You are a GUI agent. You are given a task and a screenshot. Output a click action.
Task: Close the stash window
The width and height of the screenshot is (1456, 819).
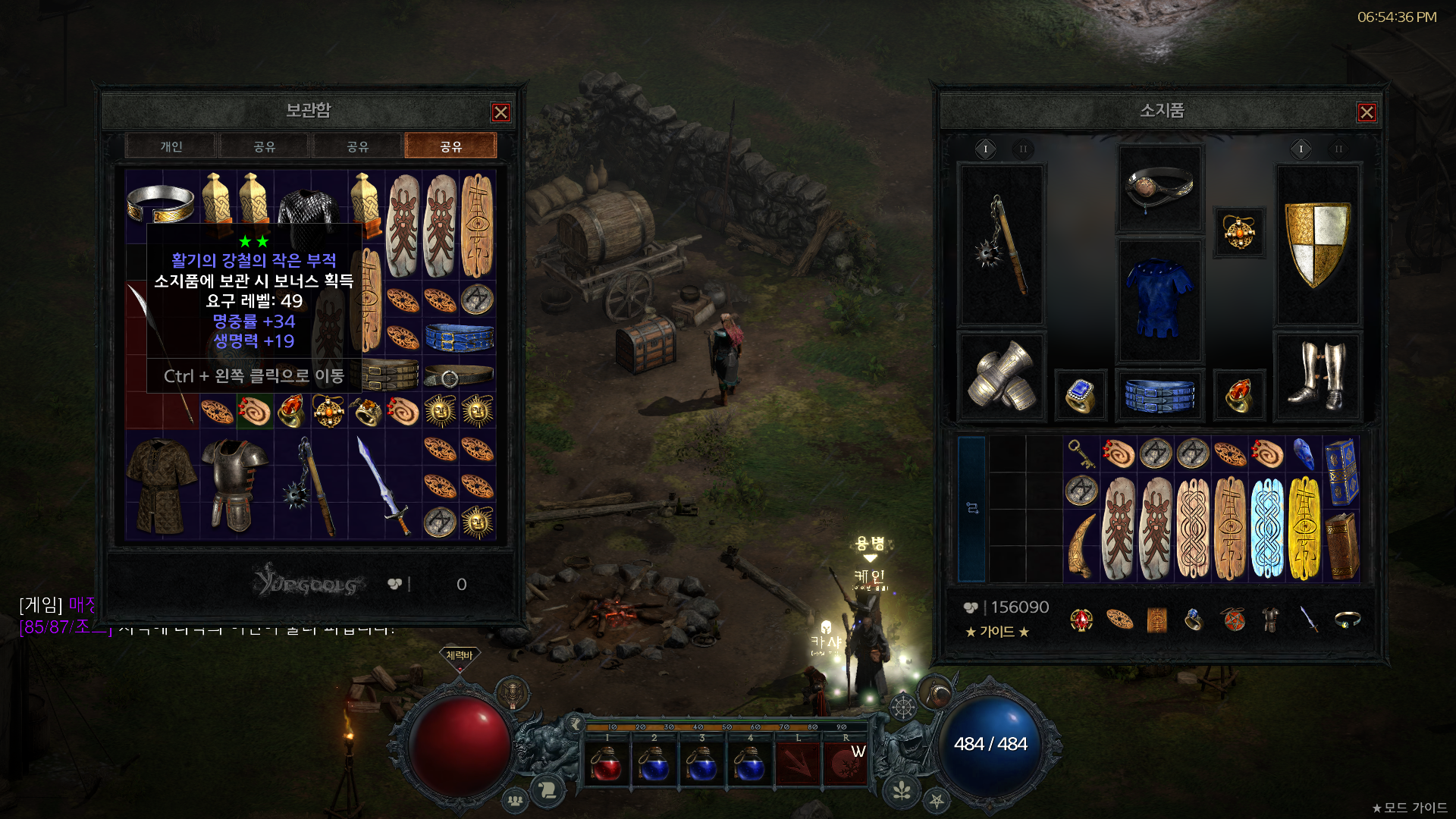pos(500,113)
